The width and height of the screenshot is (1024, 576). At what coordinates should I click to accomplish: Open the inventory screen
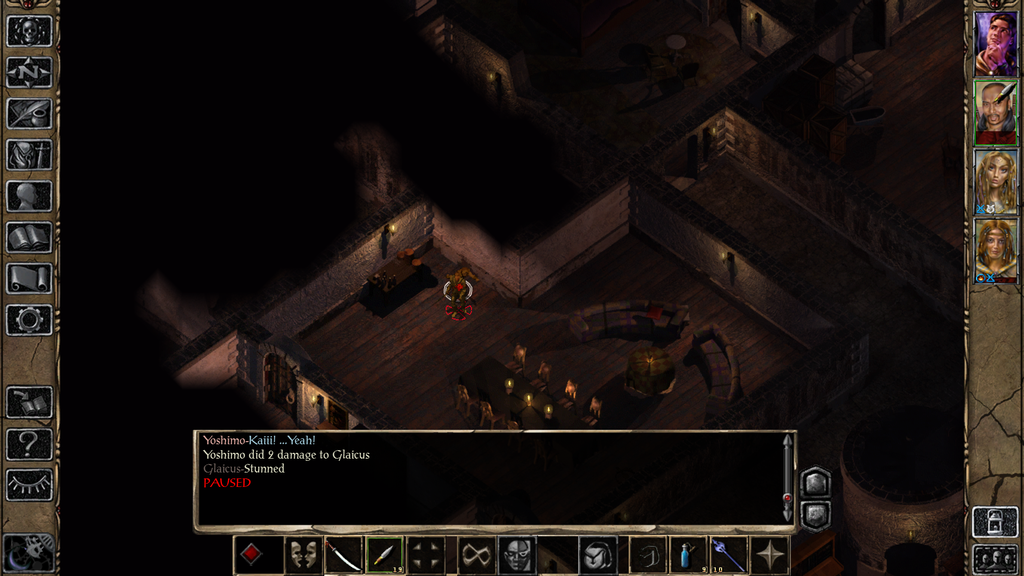[x=29, y=154]
